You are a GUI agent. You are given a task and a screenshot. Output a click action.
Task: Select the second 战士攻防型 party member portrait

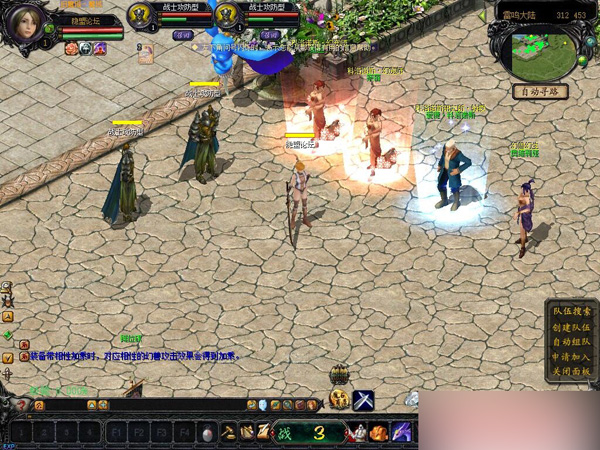tap(228, 16)
